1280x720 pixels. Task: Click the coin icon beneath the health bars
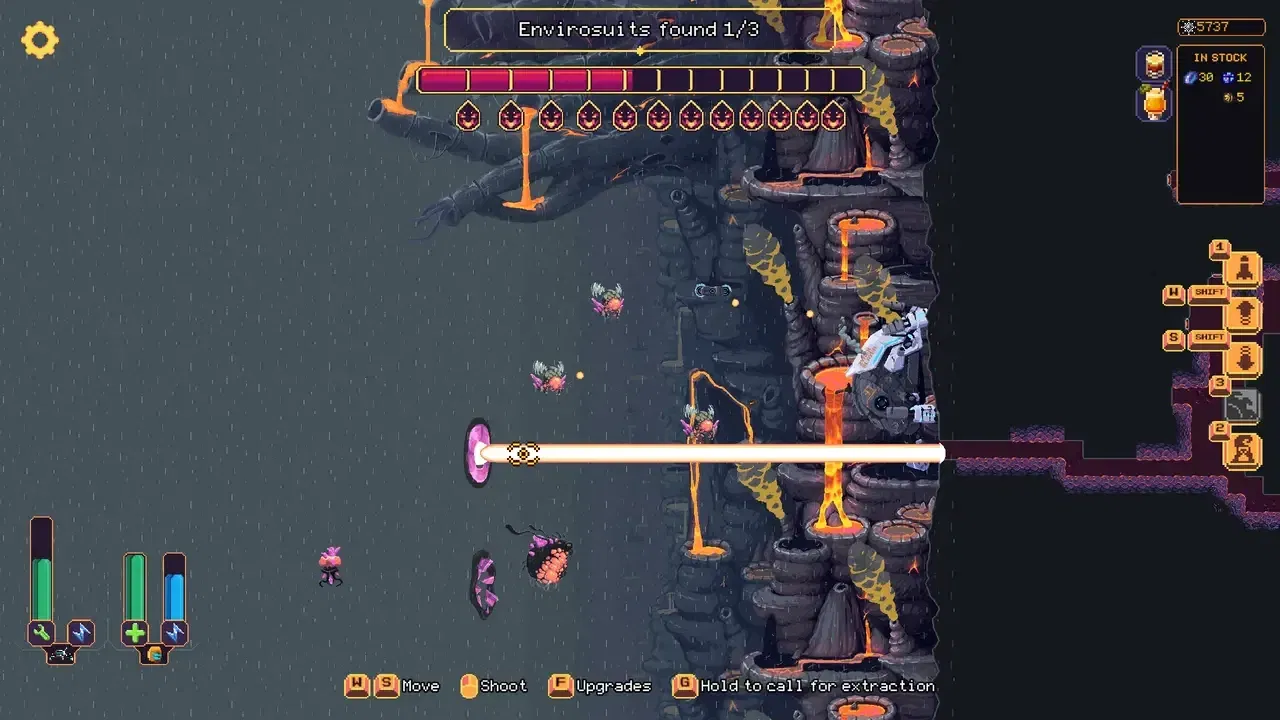coord(155,654)
